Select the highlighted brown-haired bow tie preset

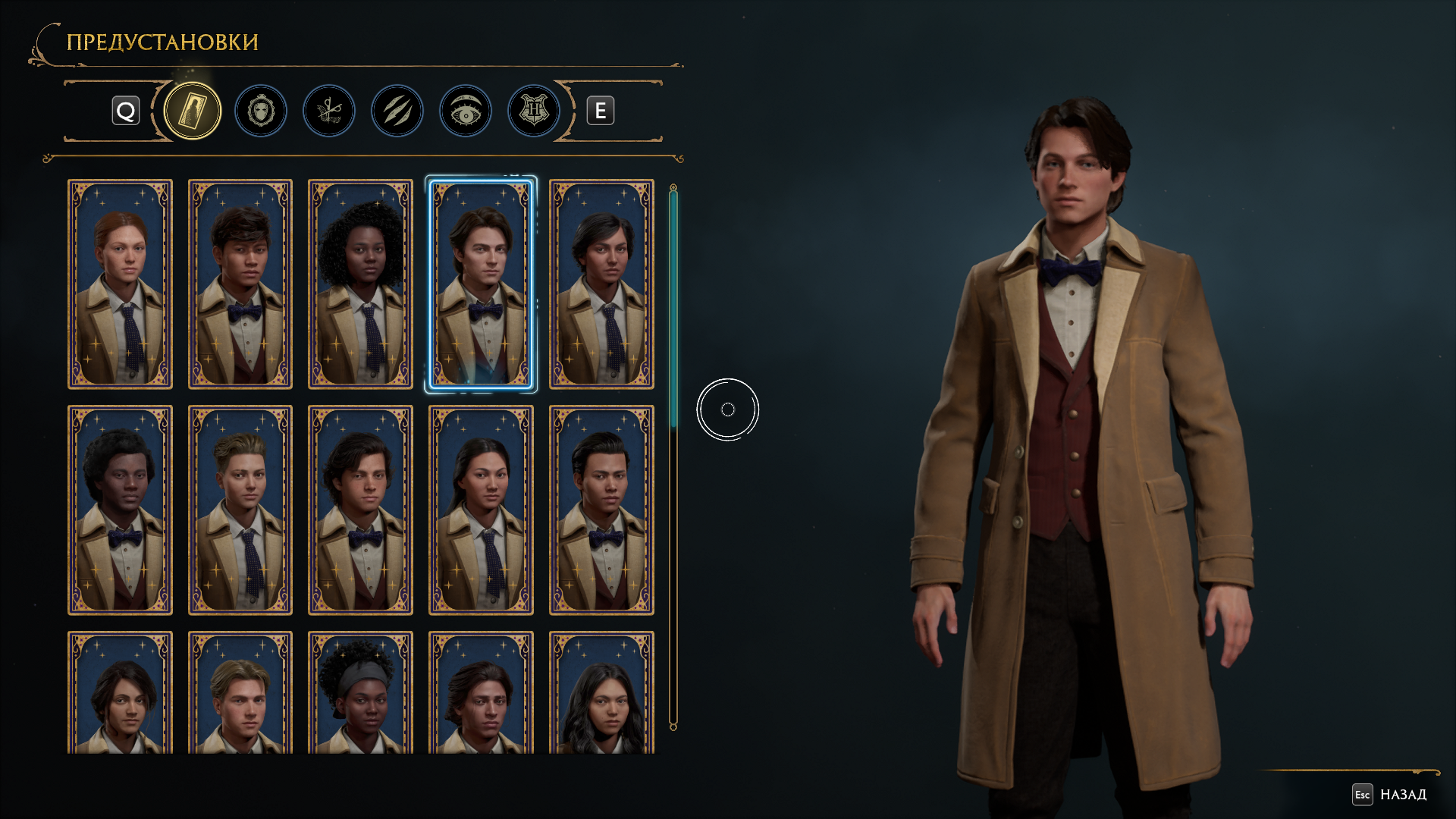point(481,284)
